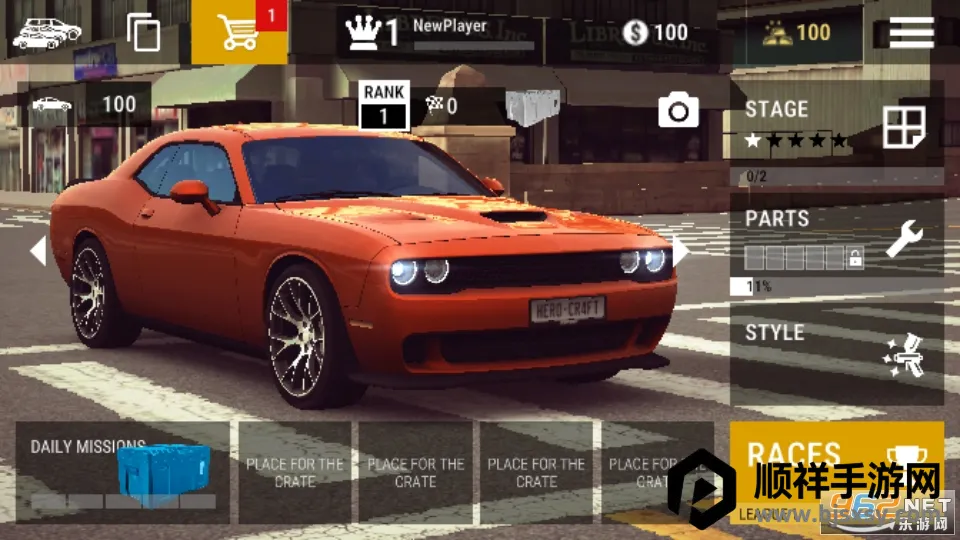Take a photo with the camera icon
This screenshot has height=540, width=960.
679,110
